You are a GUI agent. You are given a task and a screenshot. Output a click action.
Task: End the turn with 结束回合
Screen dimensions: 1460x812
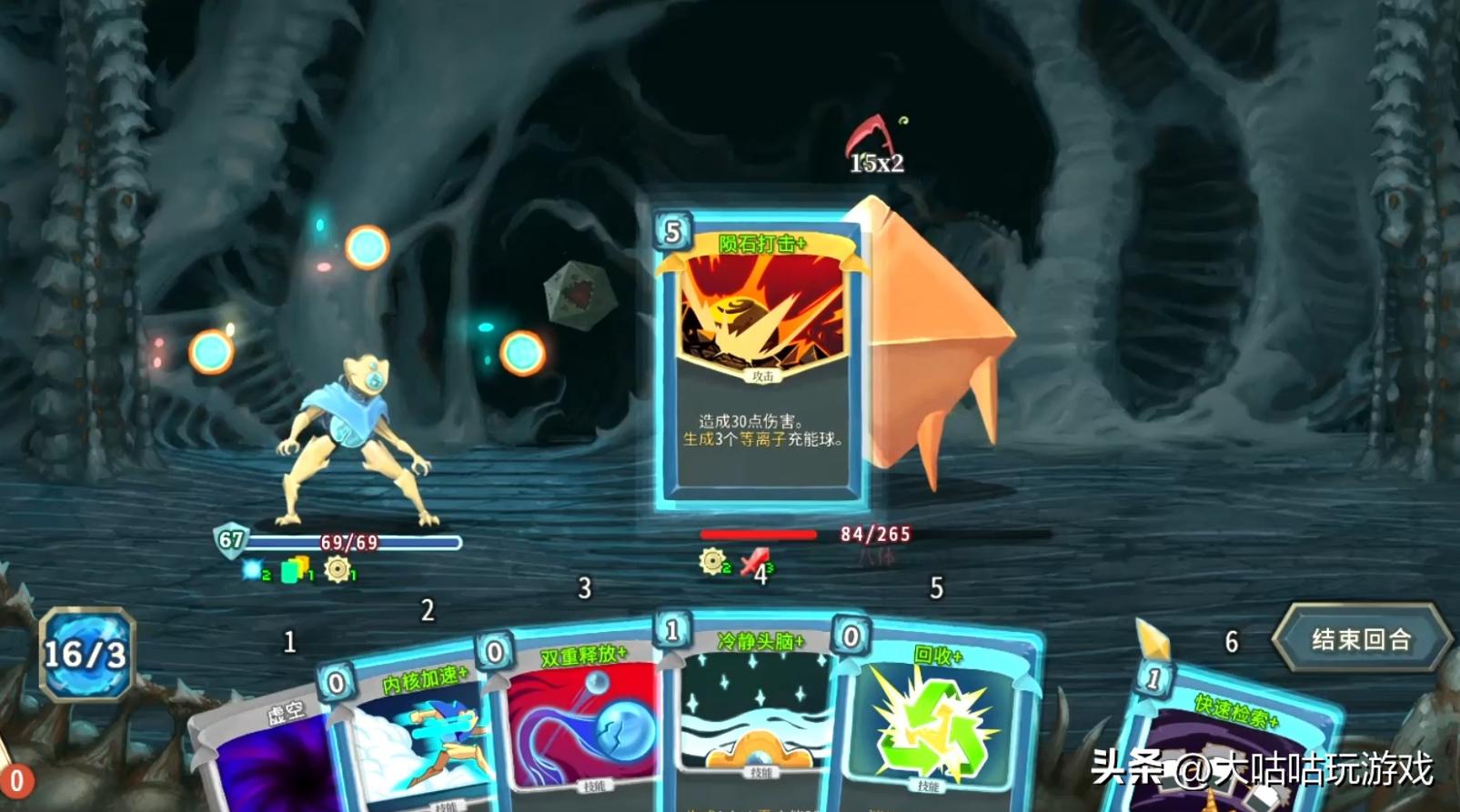coord(1360,639)
